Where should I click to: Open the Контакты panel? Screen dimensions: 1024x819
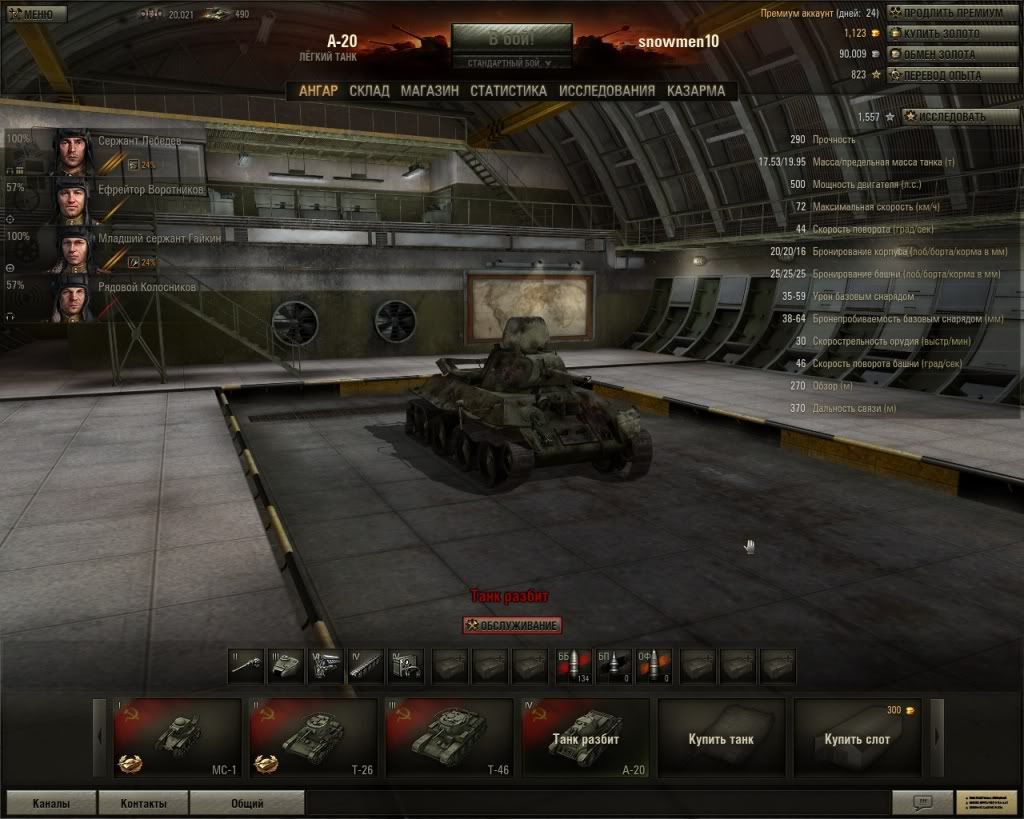tap(143, 803)
